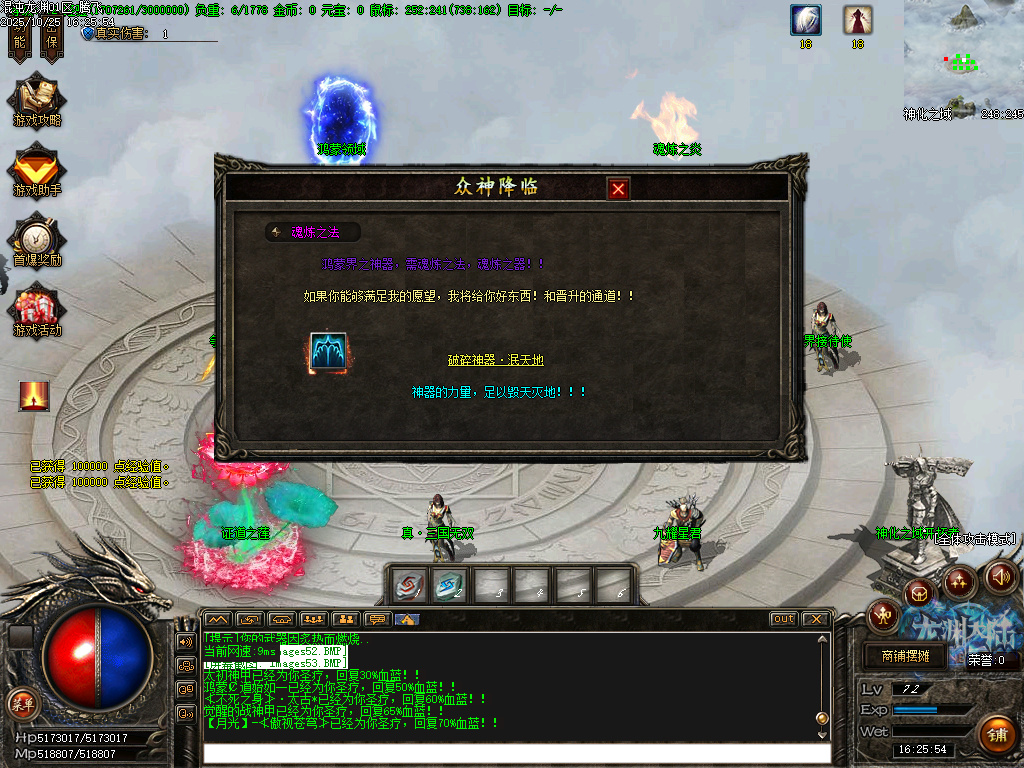Open the minimap in the corner
The width and height of the screenshot is (1024, 768).
pyautogui.click(x=963, y=55)
